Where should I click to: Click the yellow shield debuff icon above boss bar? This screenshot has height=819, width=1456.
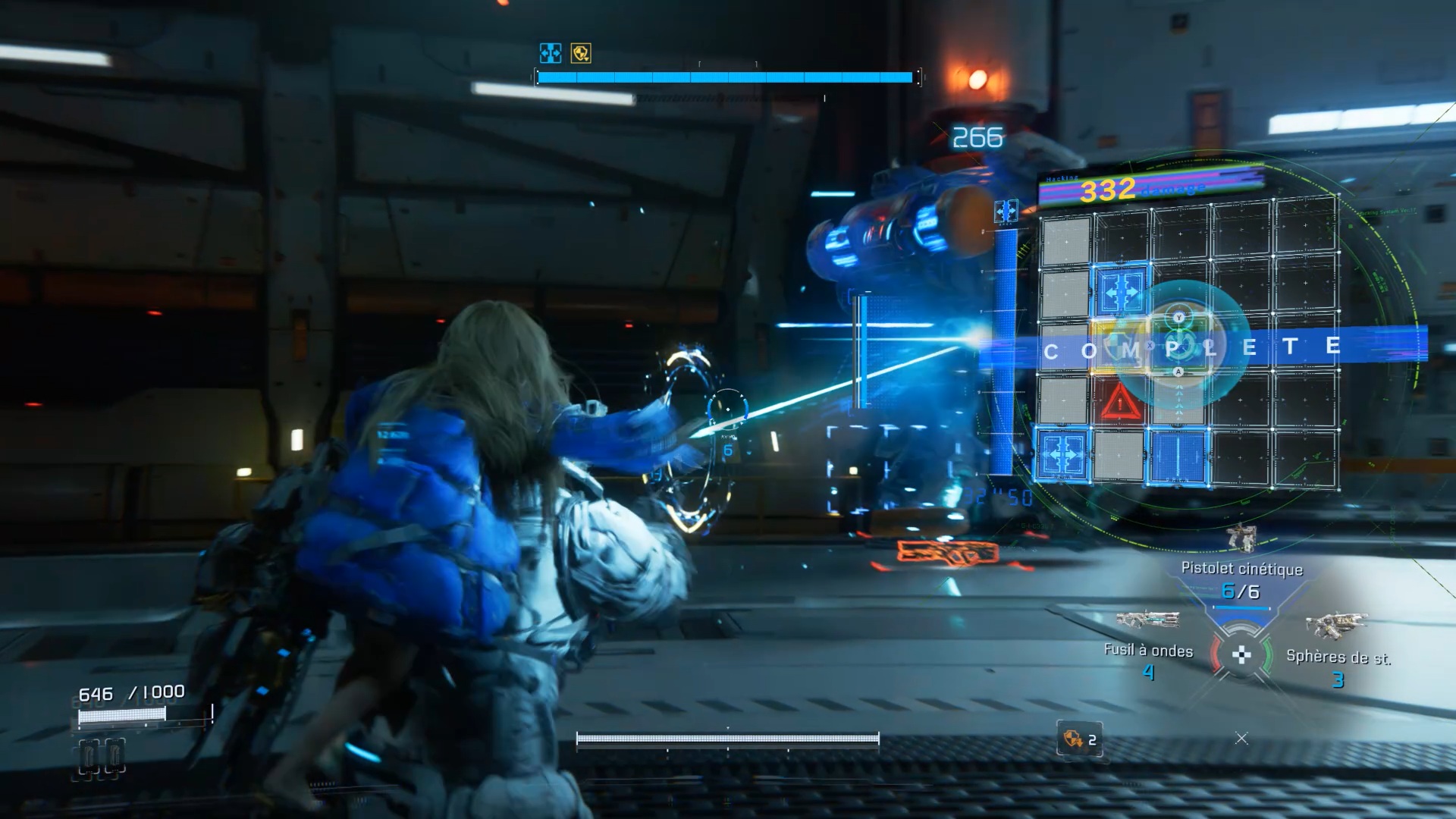tap(581, 53)
